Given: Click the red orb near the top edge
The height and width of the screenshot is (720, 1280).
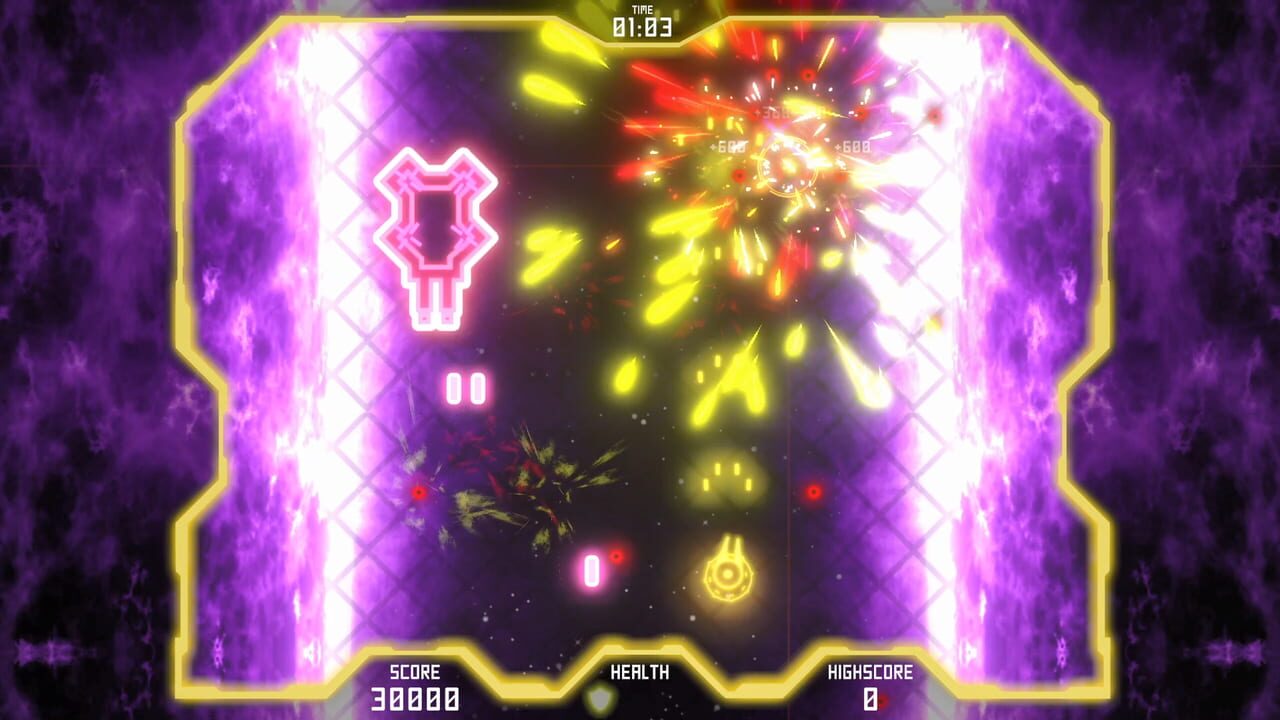Looking at the screenshot, I should [806, 73].
